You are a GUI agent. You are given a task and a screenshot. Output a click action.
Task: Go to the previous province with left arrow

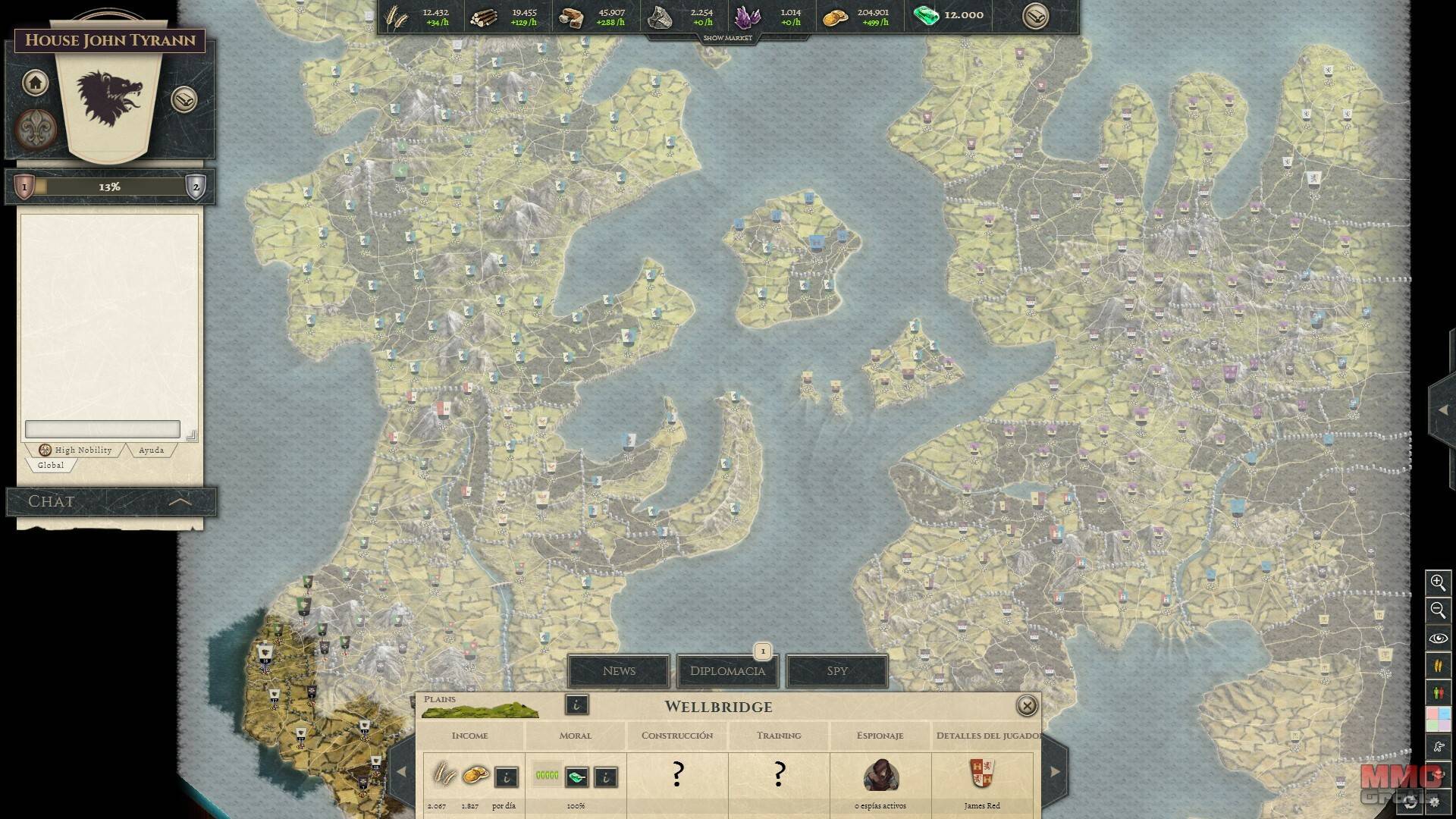tap(401, 772)
